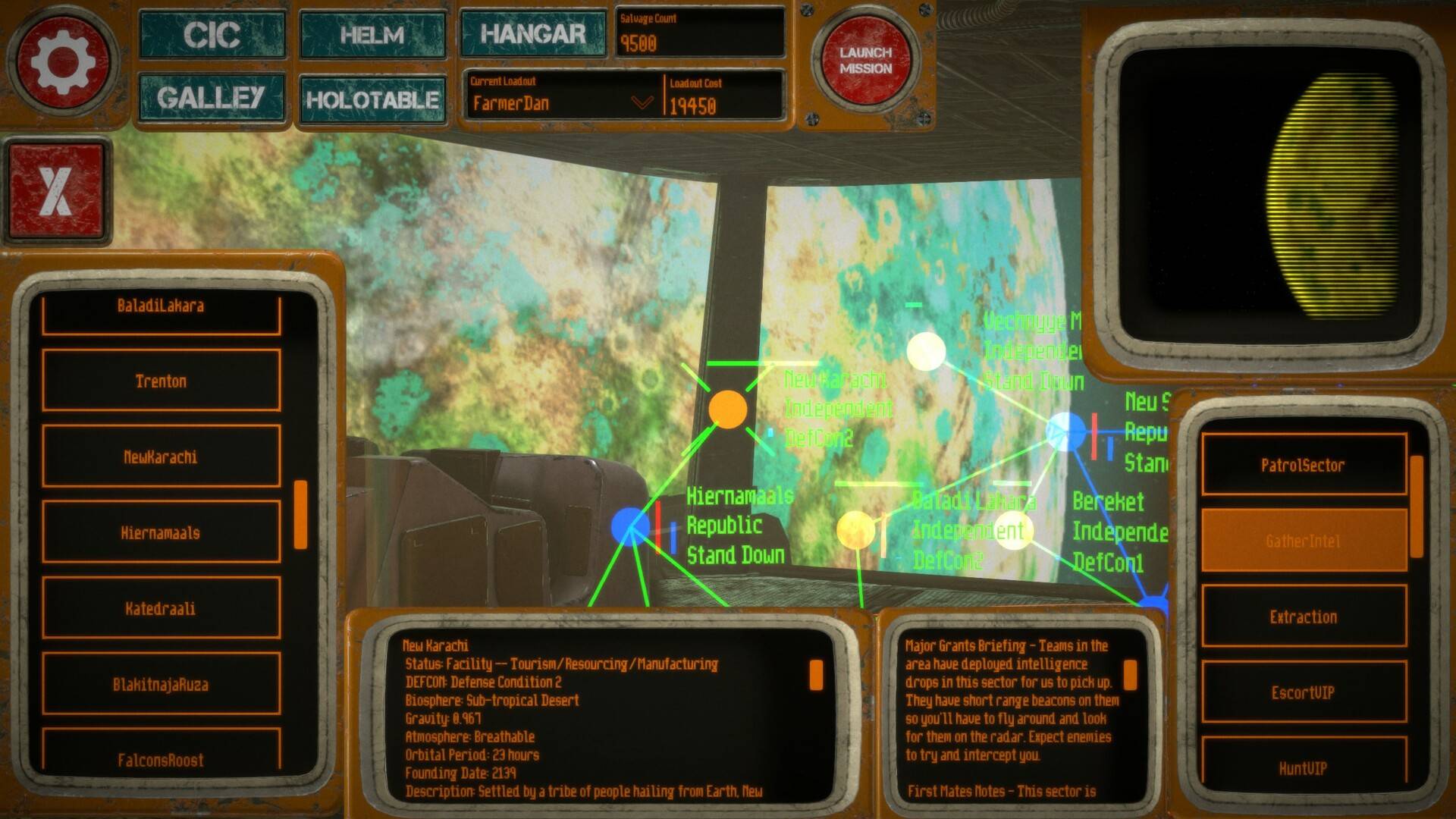The width and height of the screenshot is (1456, 819).
Task: Choose NewKarachi from the location list
Action: pyautogui.click(x=161, y=457)
